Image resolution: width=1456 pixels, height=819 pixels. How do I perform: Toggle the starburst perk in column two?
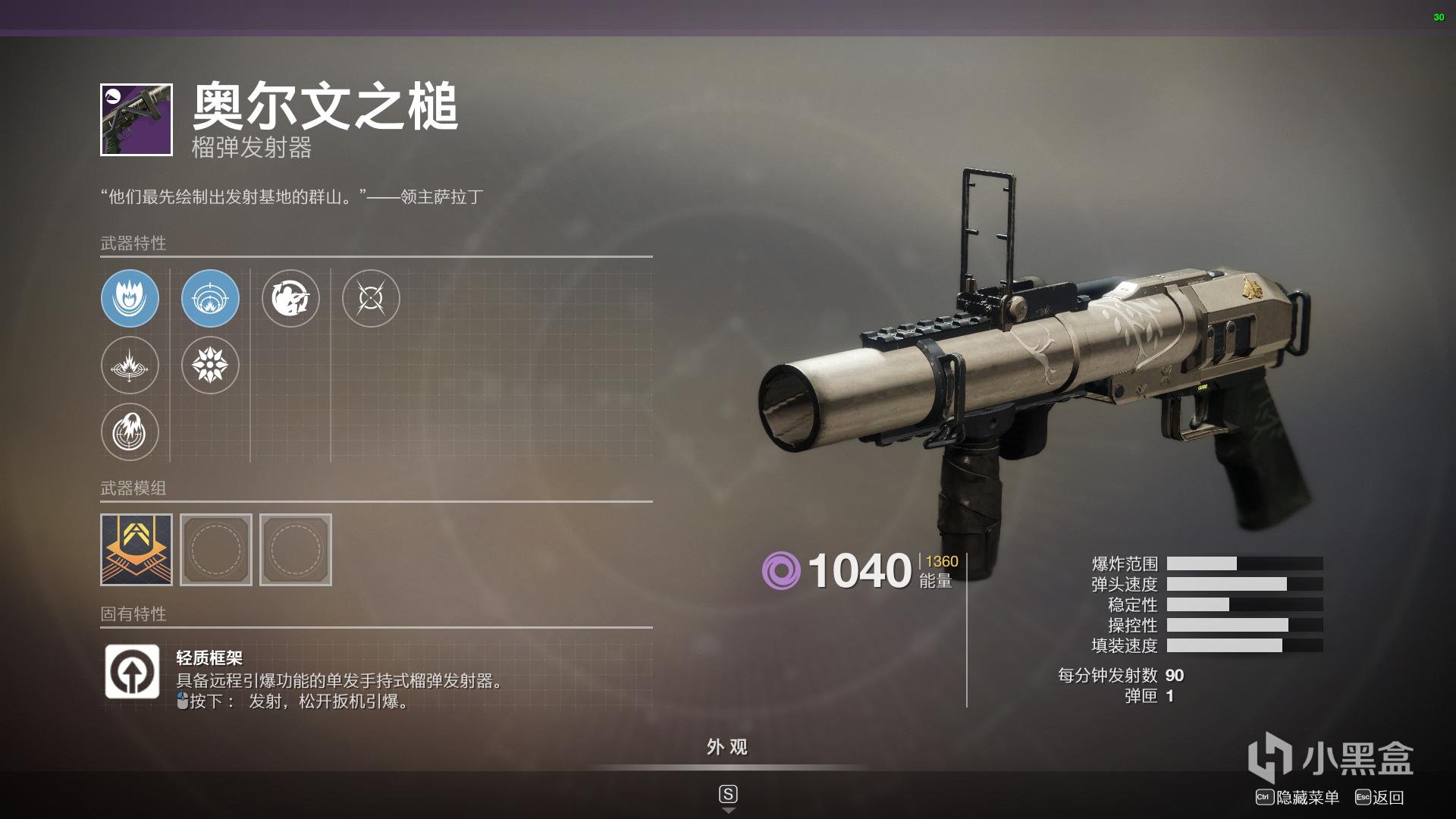[x=210, y=366]
